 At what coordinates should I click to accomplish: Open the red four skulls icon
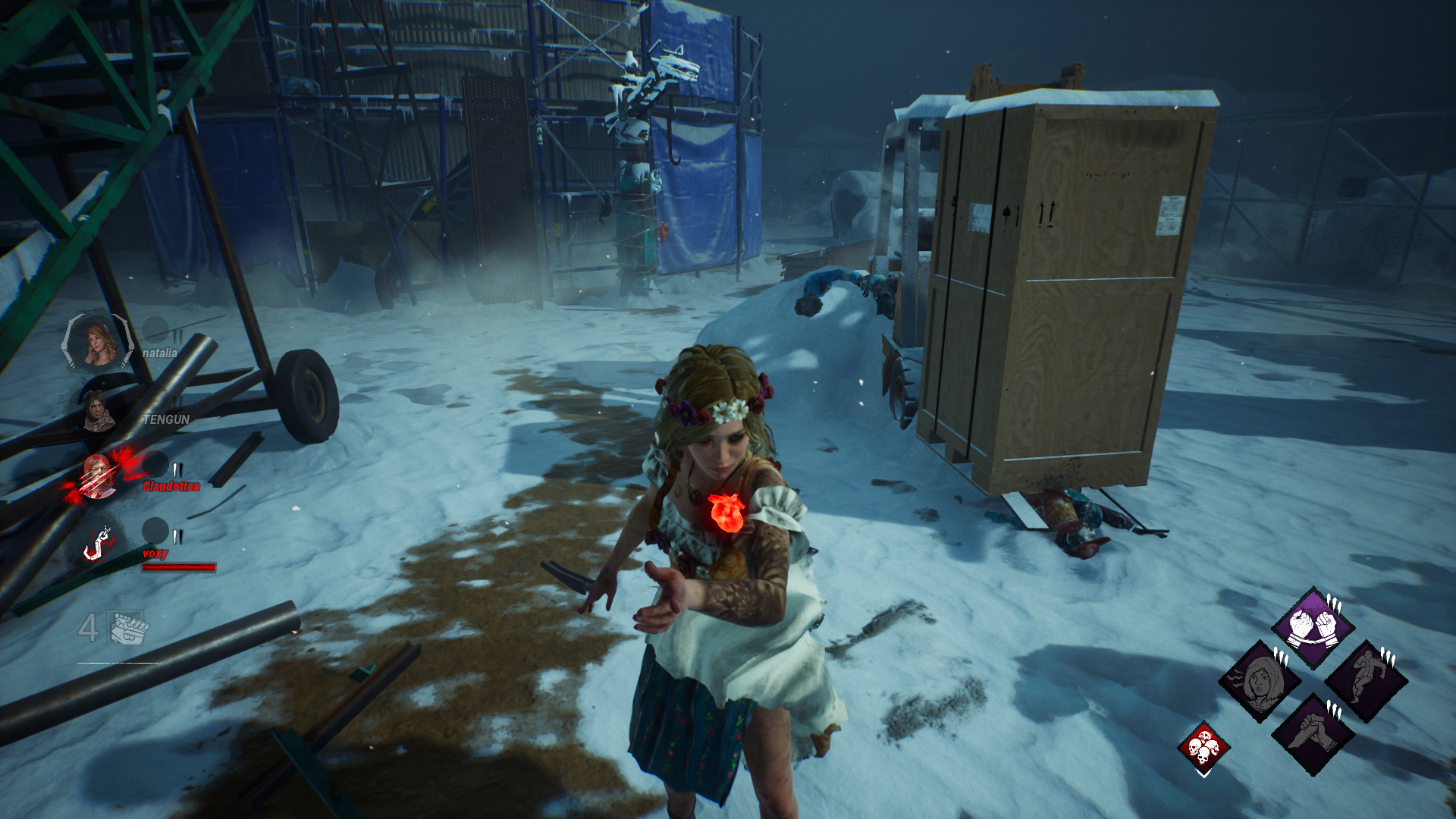1203,747
